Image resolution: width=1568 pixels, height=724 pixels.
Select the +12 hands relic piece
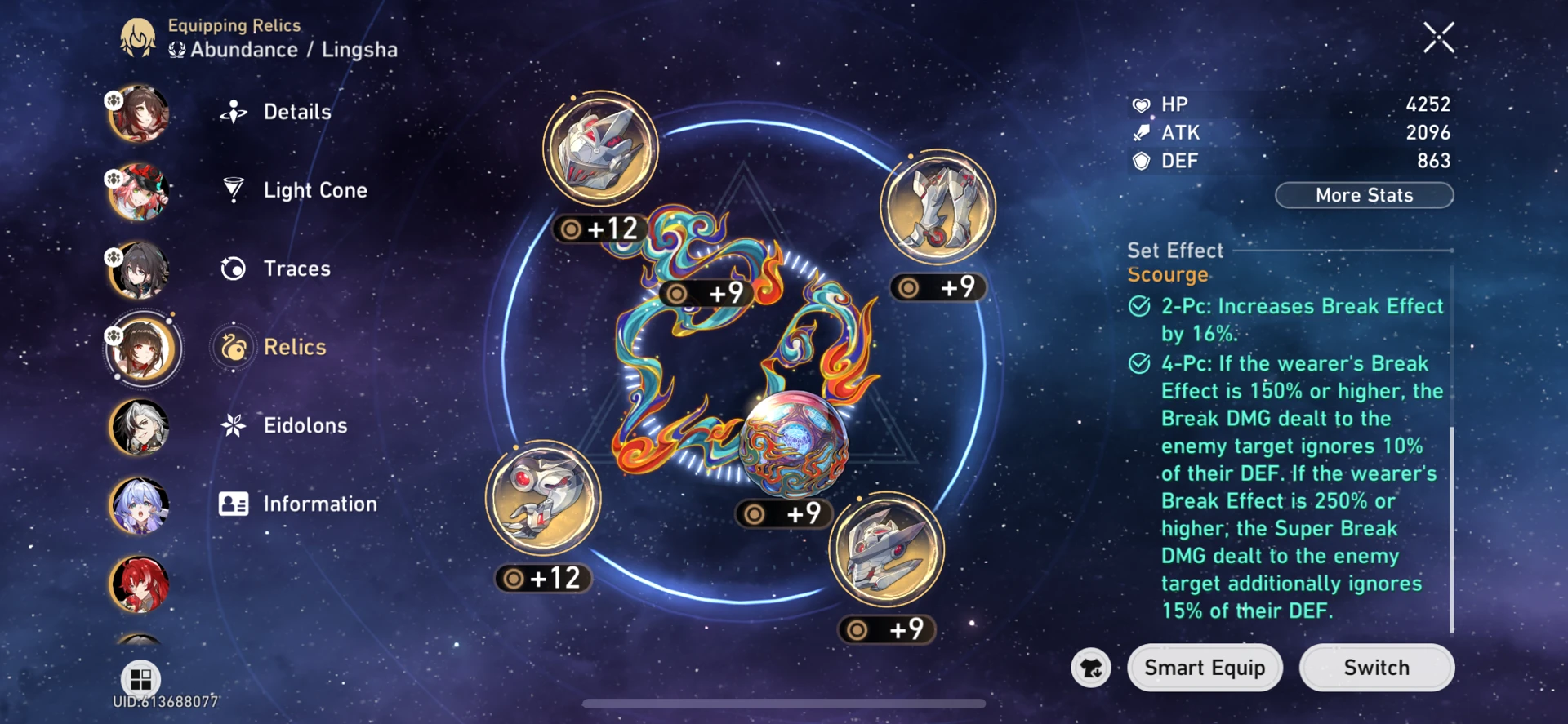[543, 498]
